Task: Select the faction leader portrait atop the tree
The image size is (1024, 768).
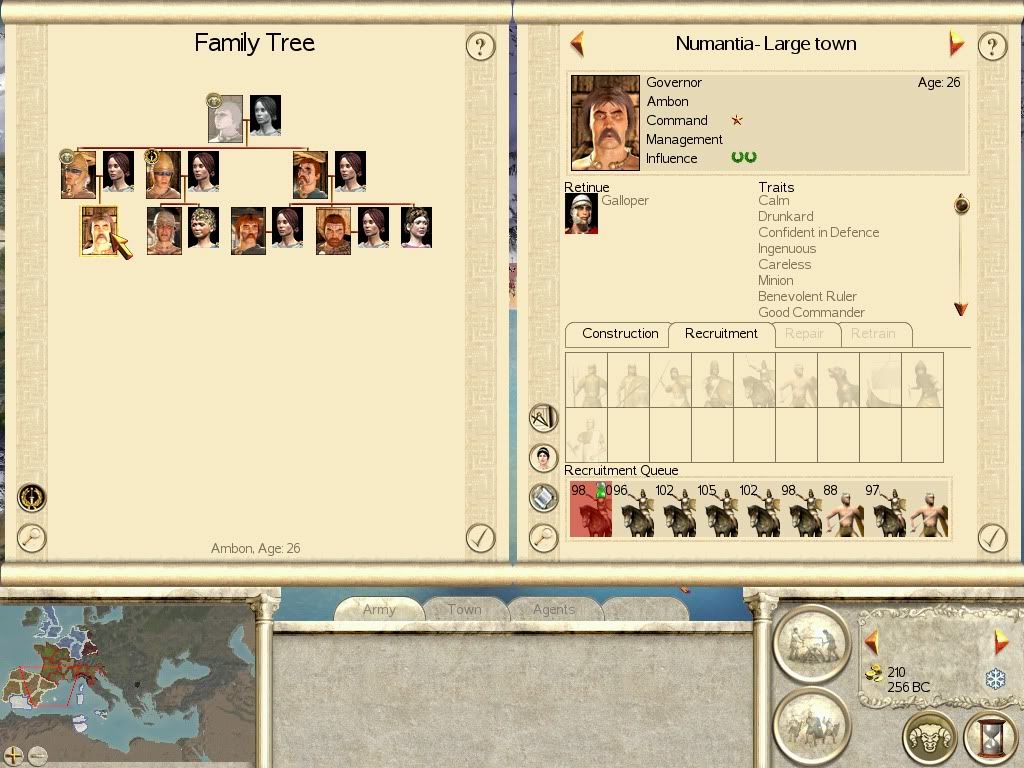Action: point(225,119)
